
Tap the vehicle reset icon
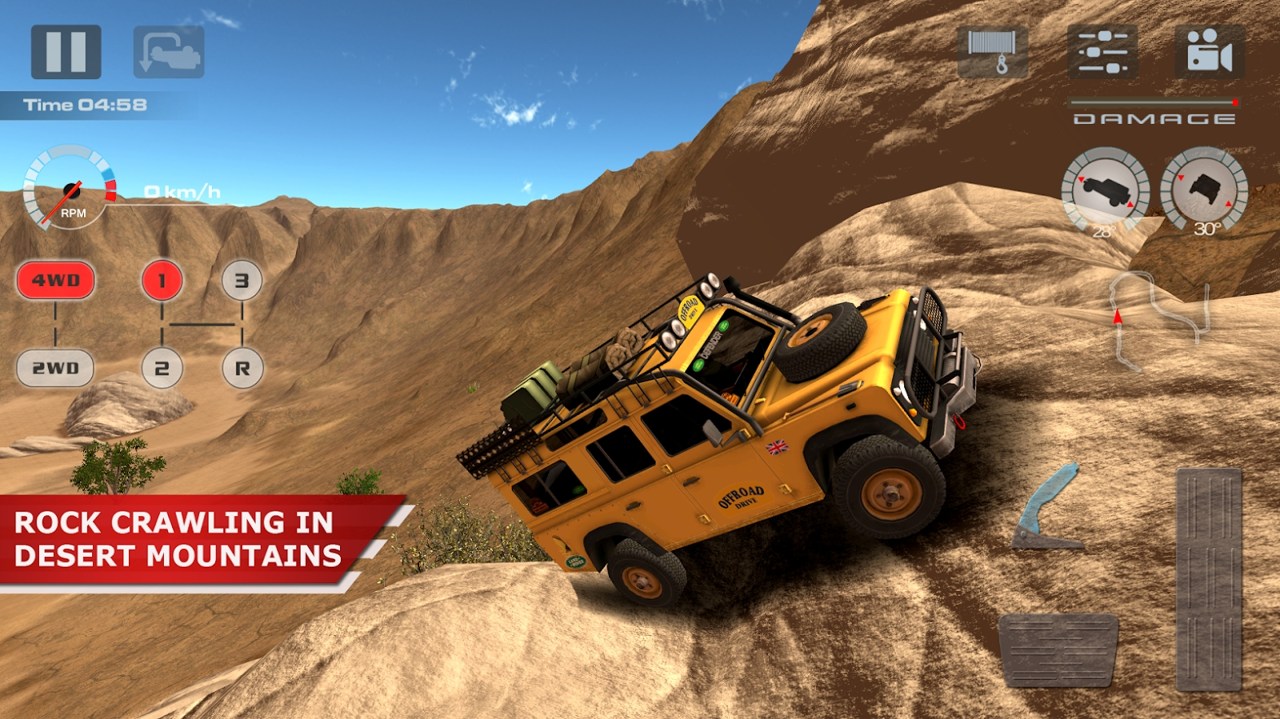pos(169,52)
